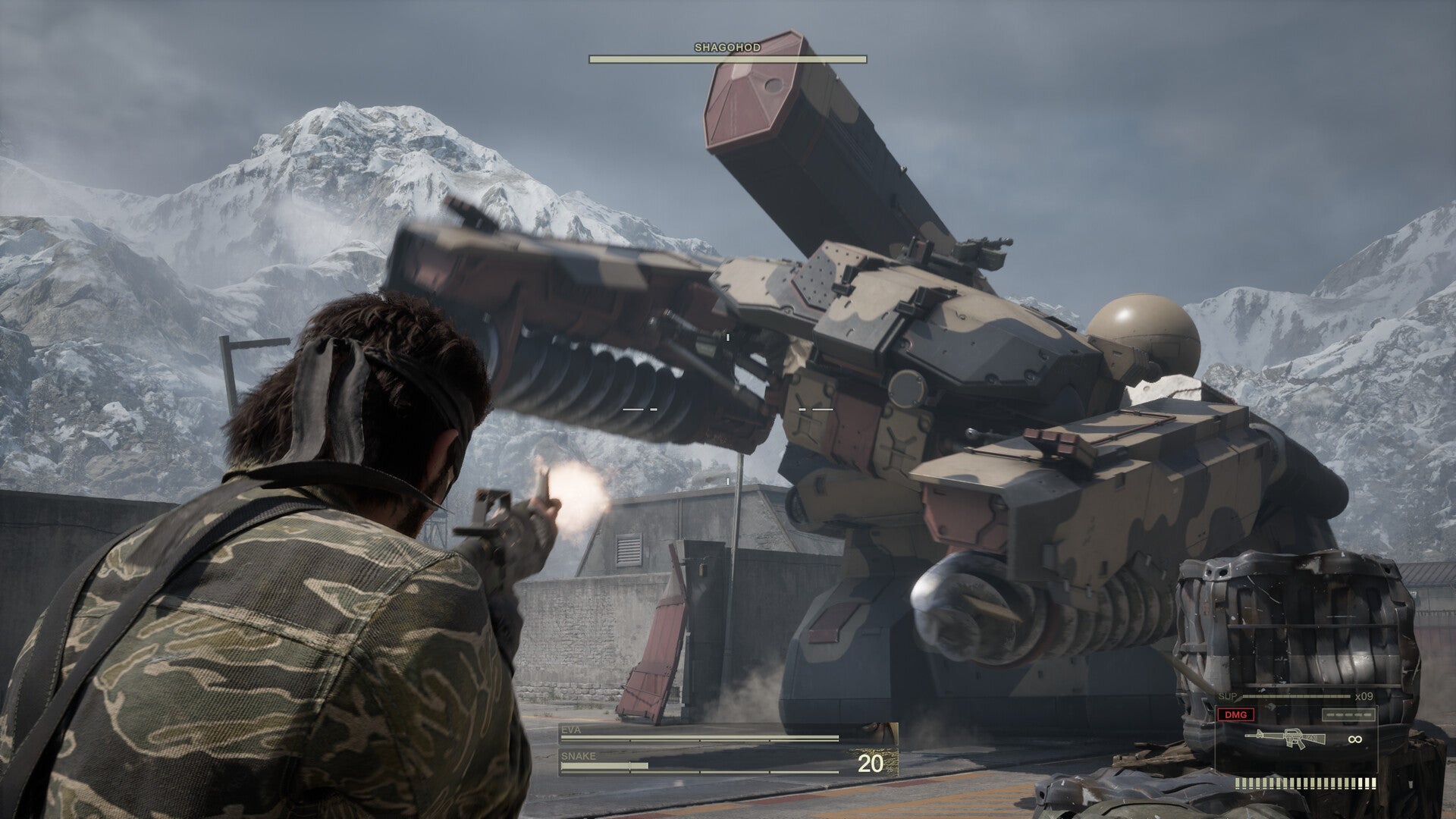The height and width of the screenshot is (819, 1456).
Task: Click the red DMG damage indicator
Action: coord(1235,714)
